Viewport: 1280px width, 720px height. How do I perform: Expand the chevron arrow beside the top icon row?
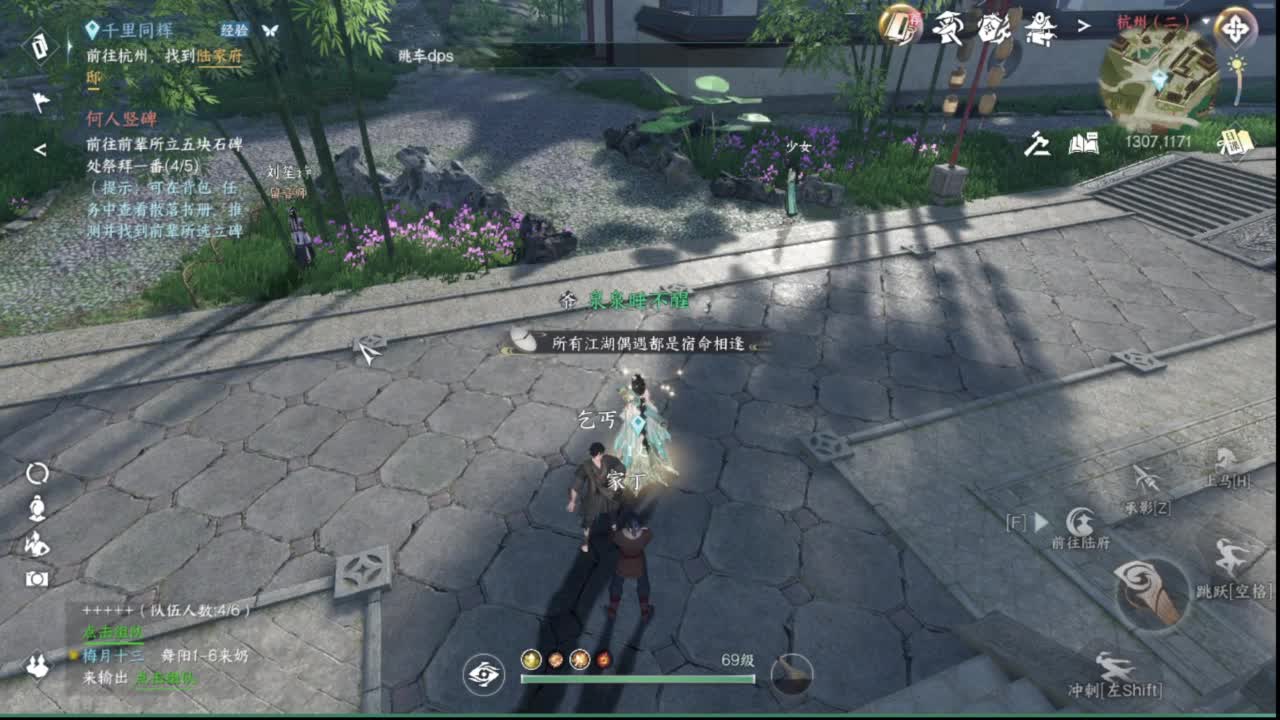(x=1084, y=26)
